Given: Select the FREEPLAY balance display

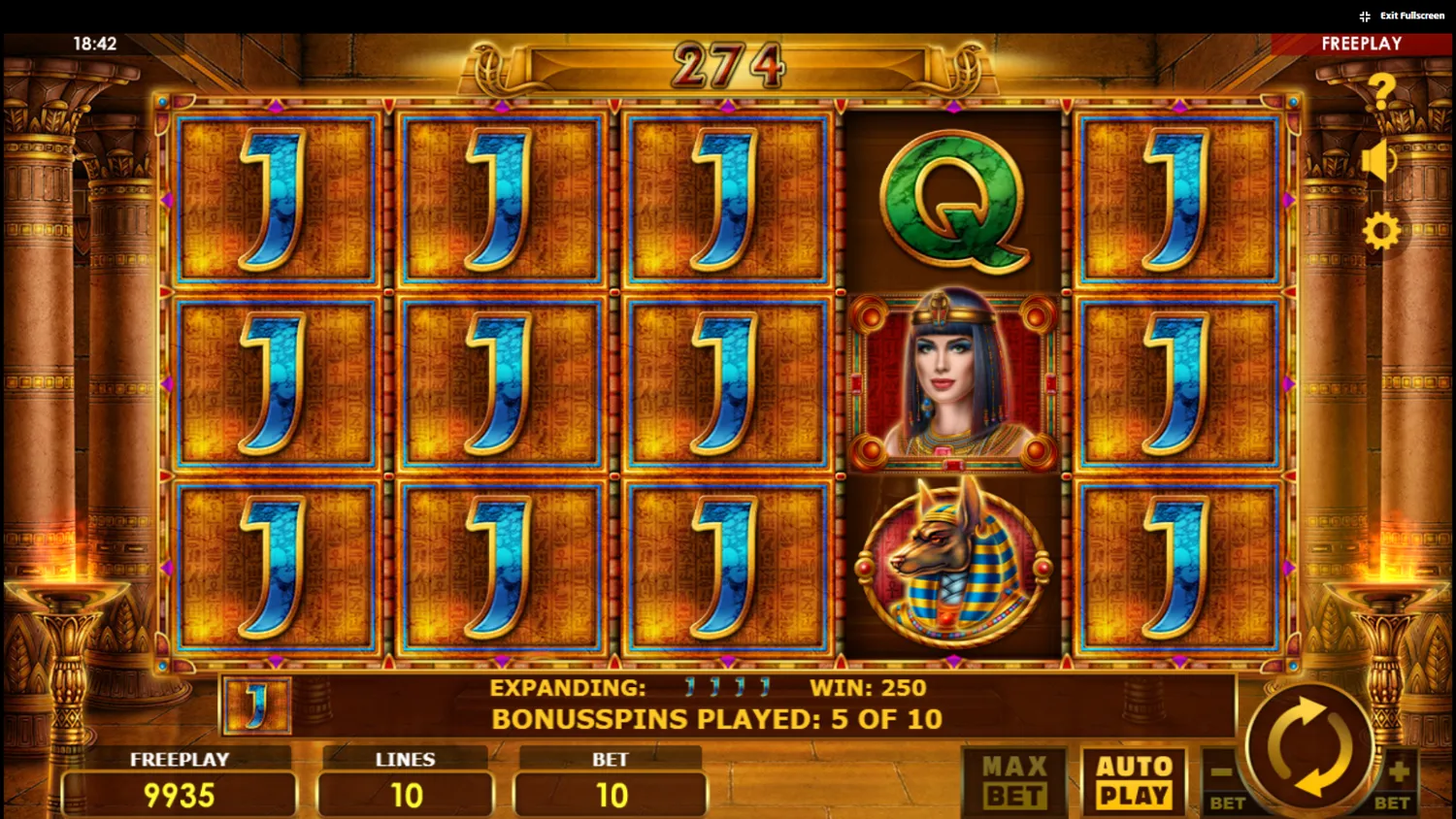Looking at the screenshot, I should [178, 779].
